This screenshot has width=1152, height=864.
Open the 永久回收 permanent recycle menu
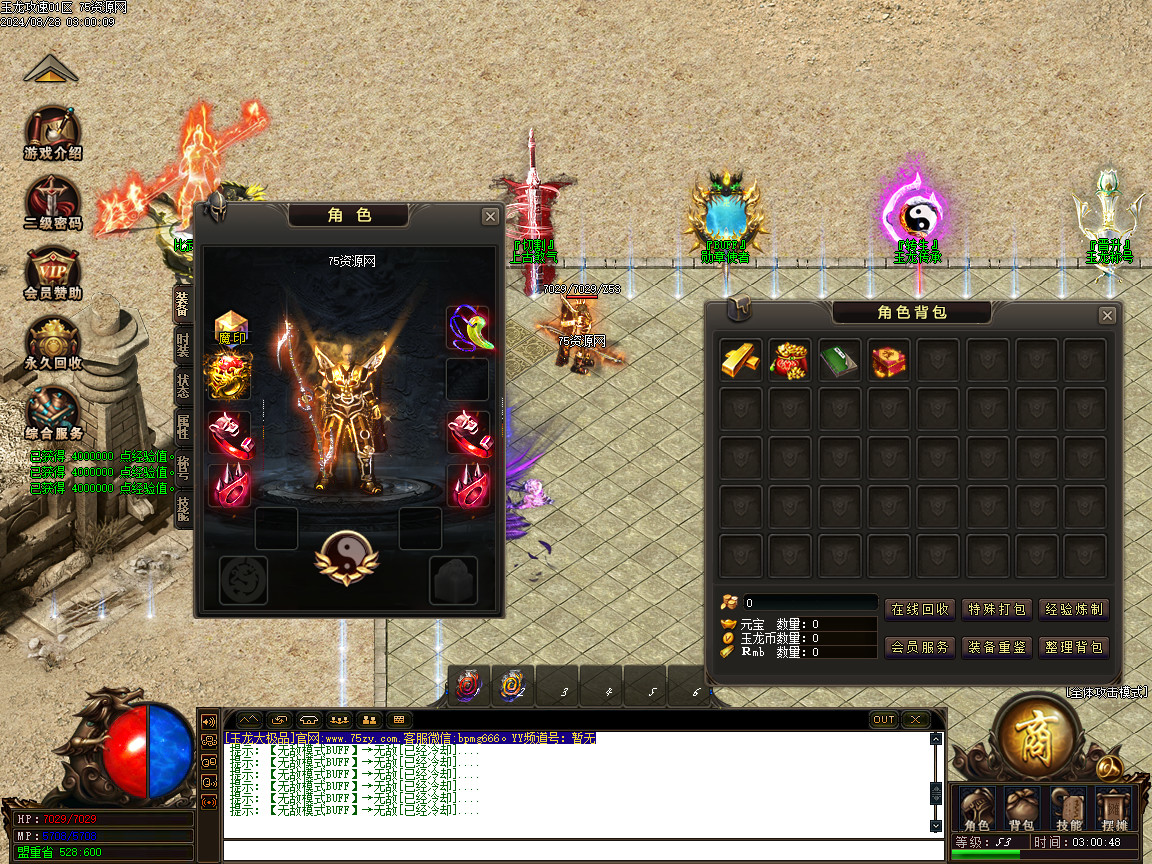53,342
